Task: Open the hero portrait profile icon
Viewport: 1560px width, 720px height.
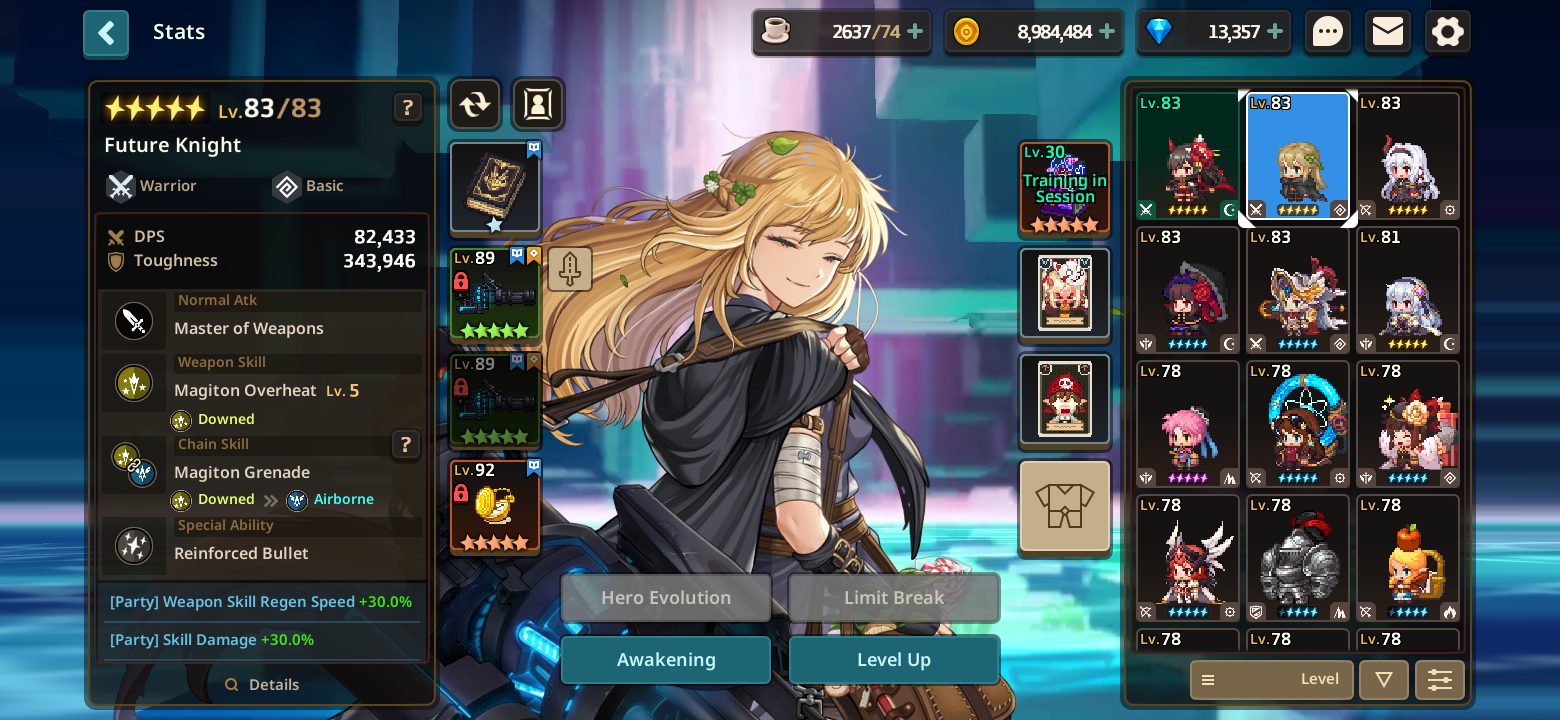Action: pos(538,104)
